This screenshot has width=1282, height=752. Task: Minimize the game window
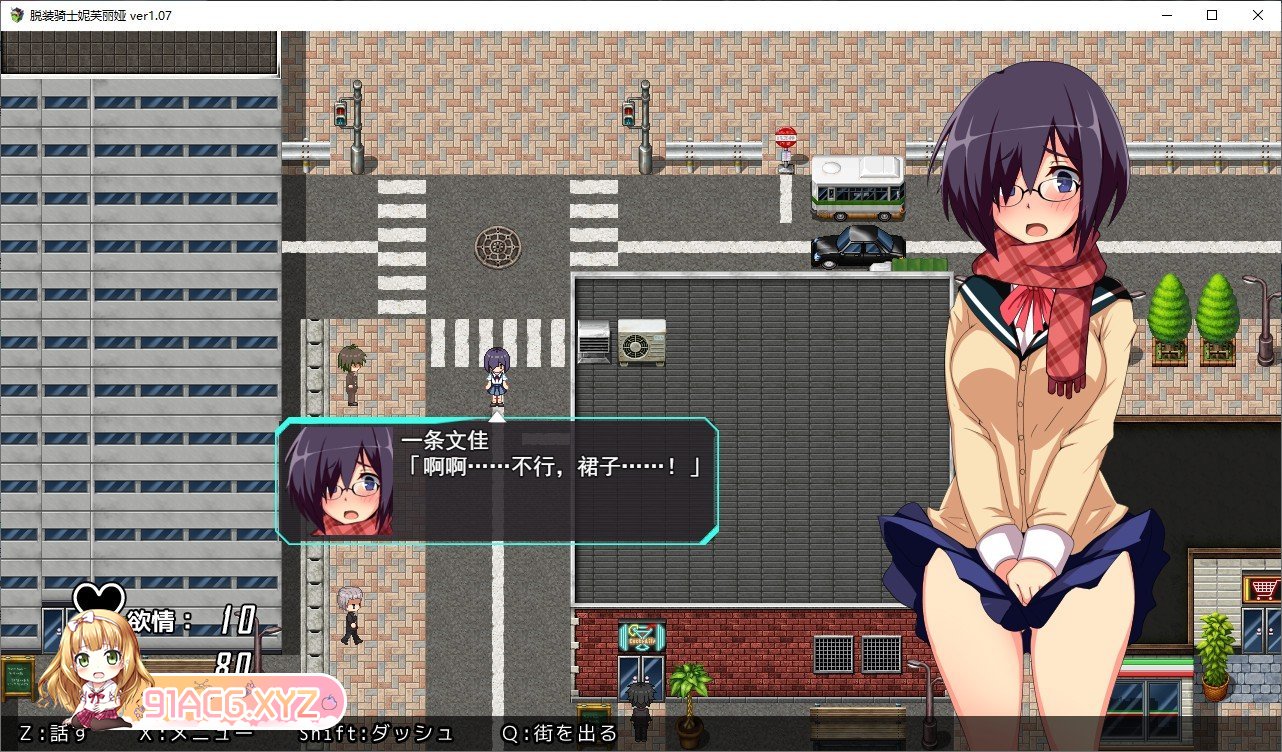[1166, 15]
